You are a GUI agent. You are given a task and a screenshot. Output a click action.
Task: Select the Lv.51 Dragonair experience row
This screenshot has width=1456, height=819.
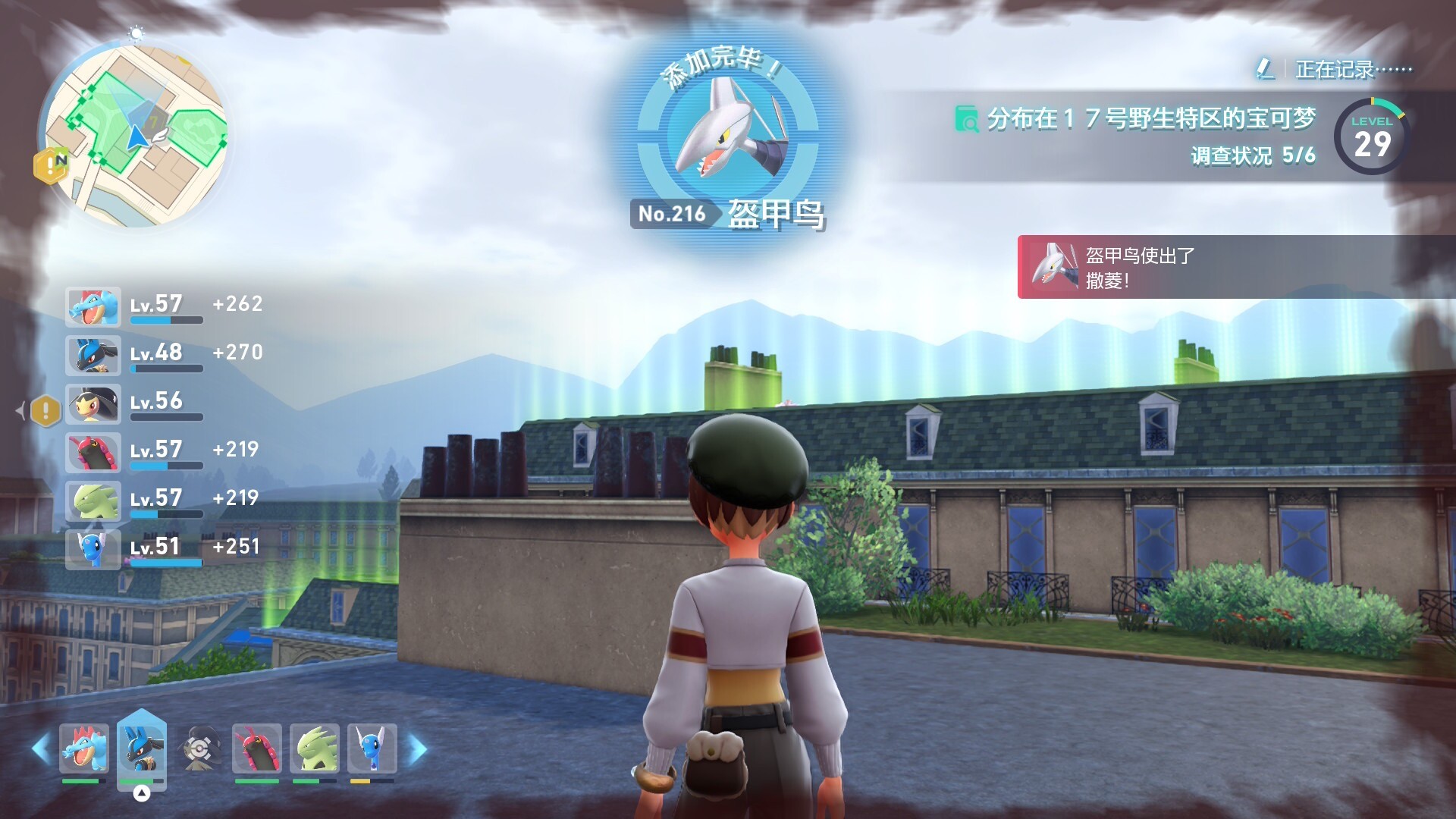pos(163,548)
